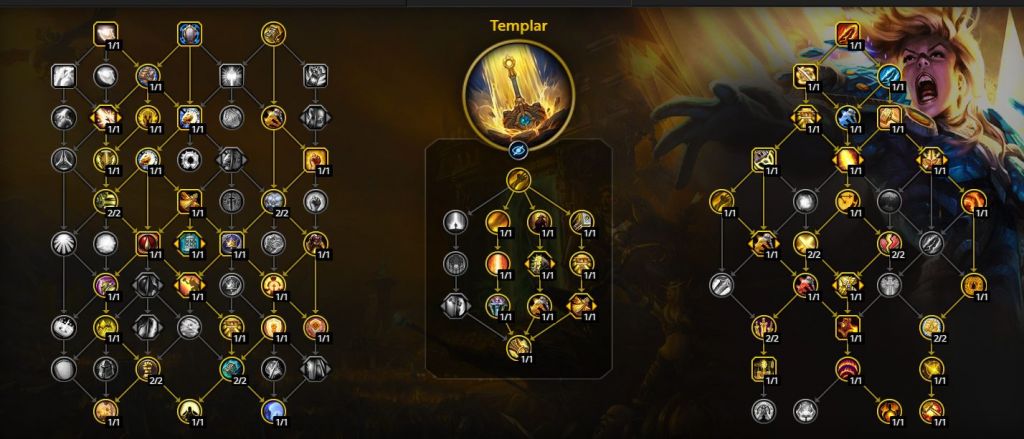1024x439 pixels.
Task: Pick the pink swirl talent node
Action: pos(106,285)
